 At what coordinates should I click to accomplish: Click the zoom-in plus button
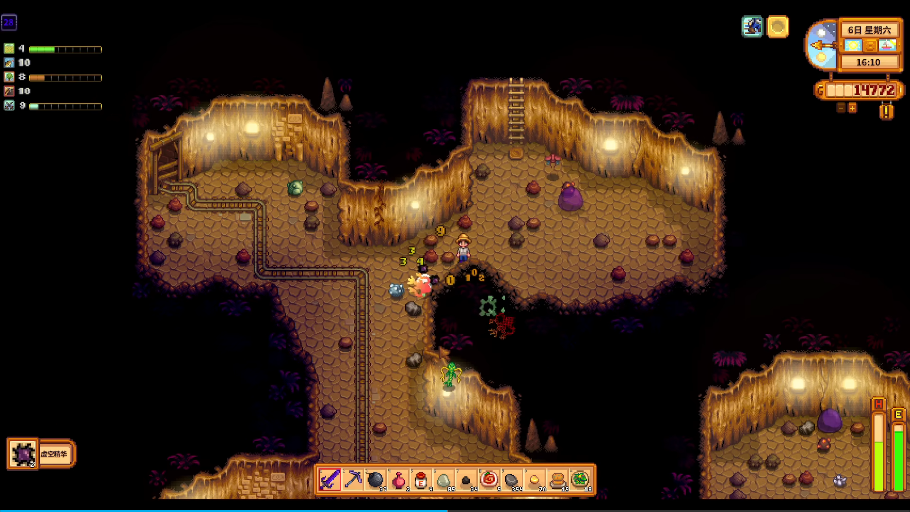[853, 107]
